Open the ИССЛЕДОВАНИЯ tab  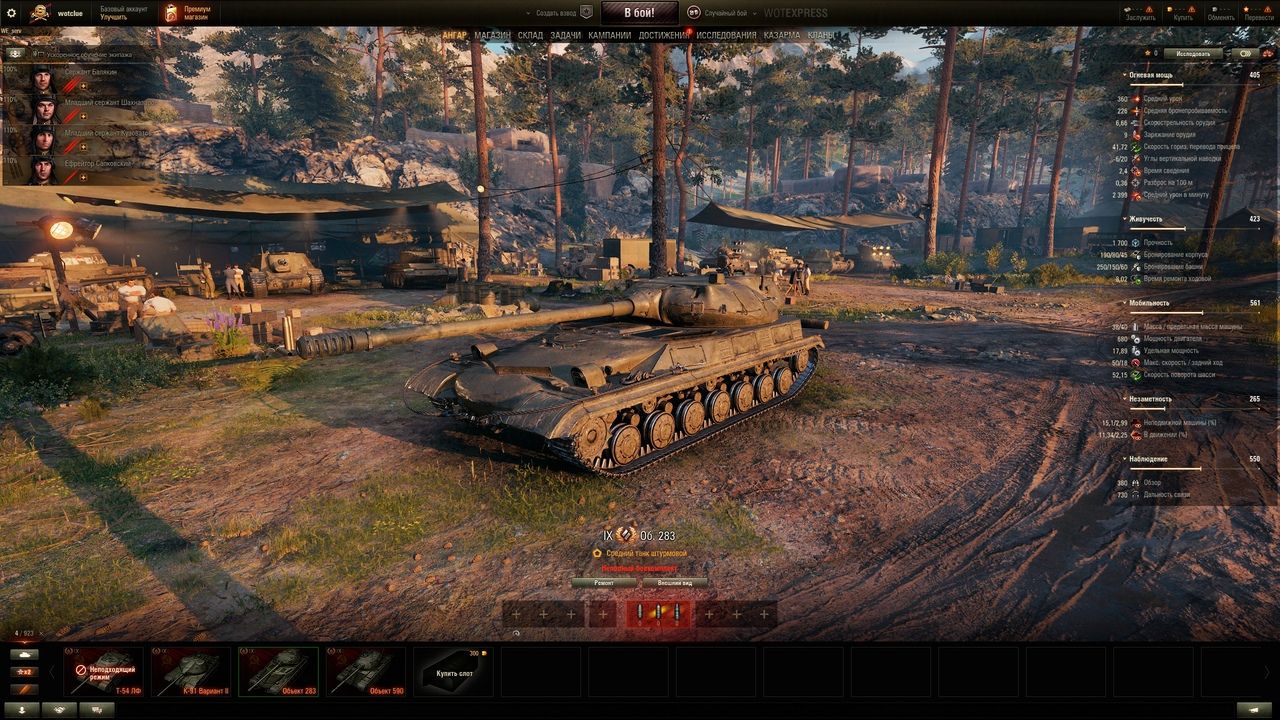point(727,35)
